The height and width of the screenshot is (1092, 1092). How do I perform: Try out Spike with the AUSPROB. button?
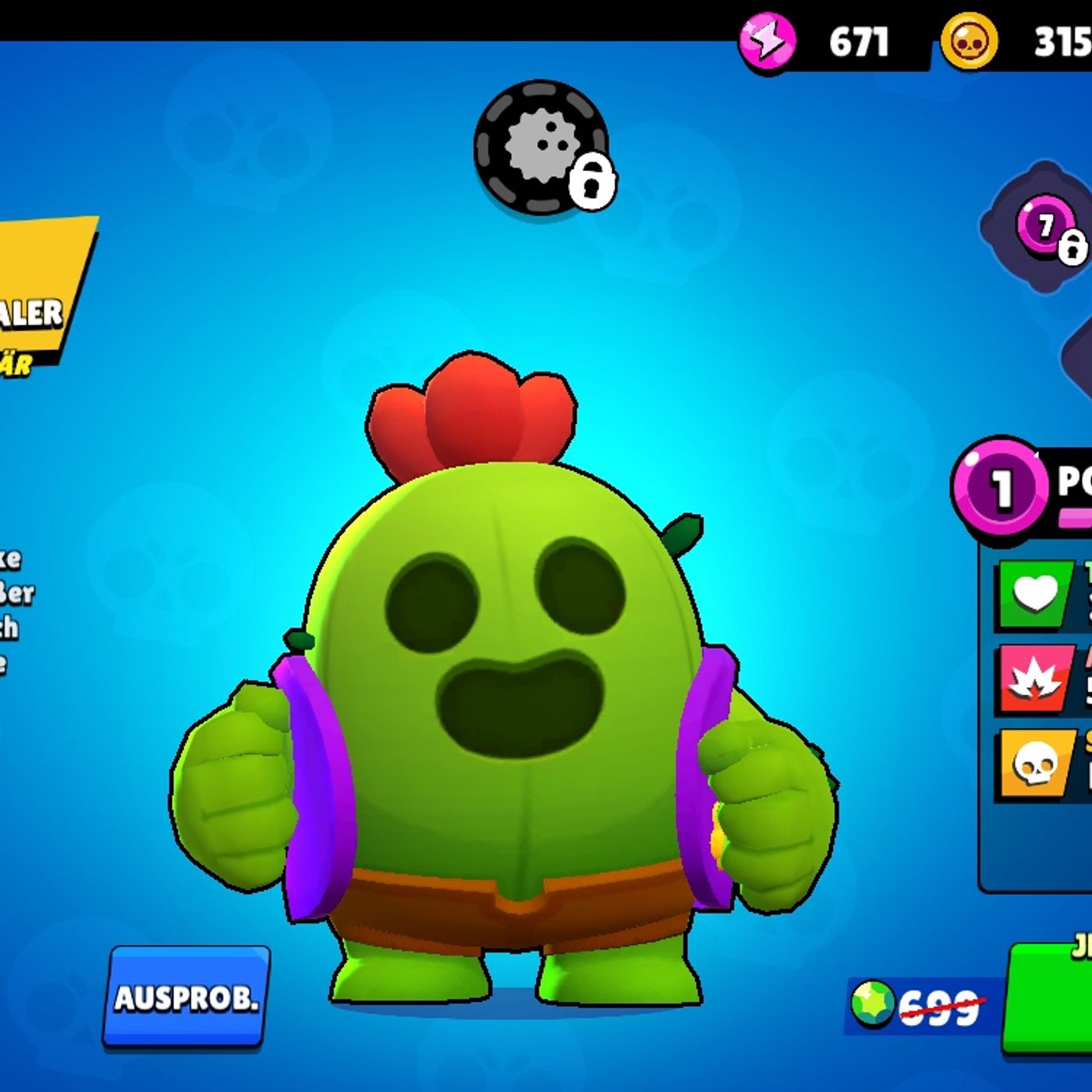tap(186, 996)
